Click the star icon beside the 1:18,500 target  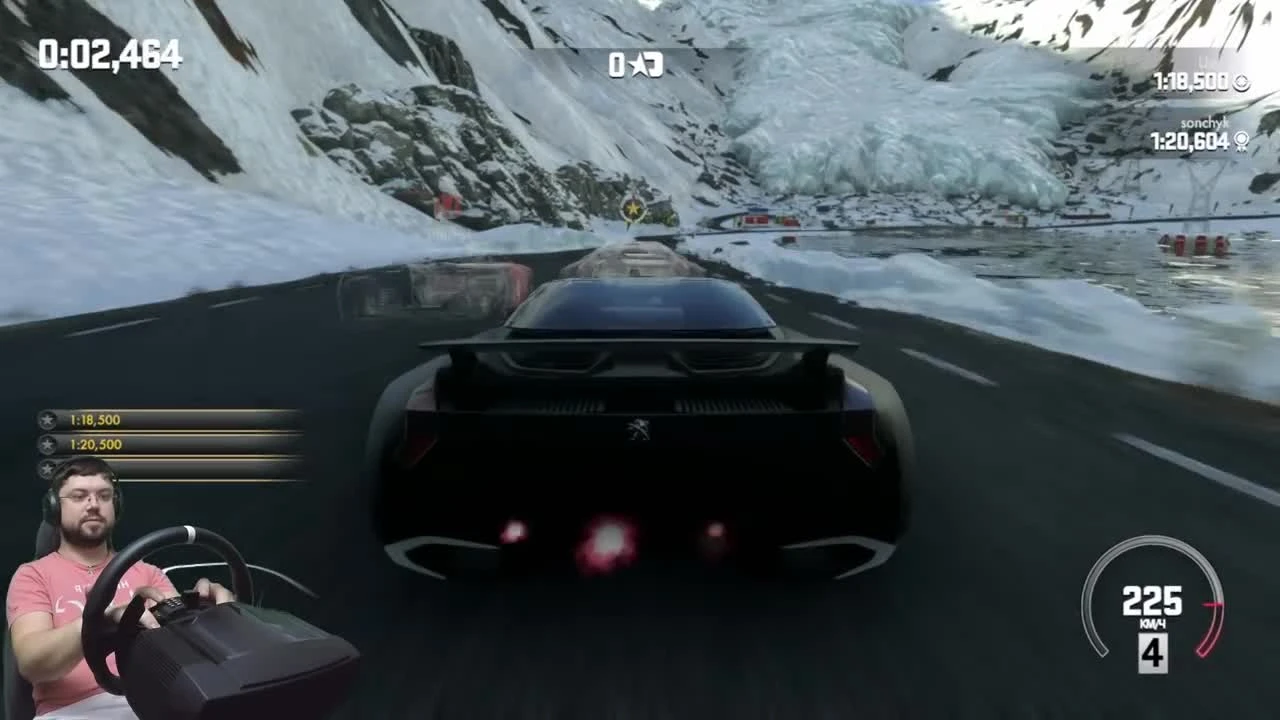[x=47, y=420]
